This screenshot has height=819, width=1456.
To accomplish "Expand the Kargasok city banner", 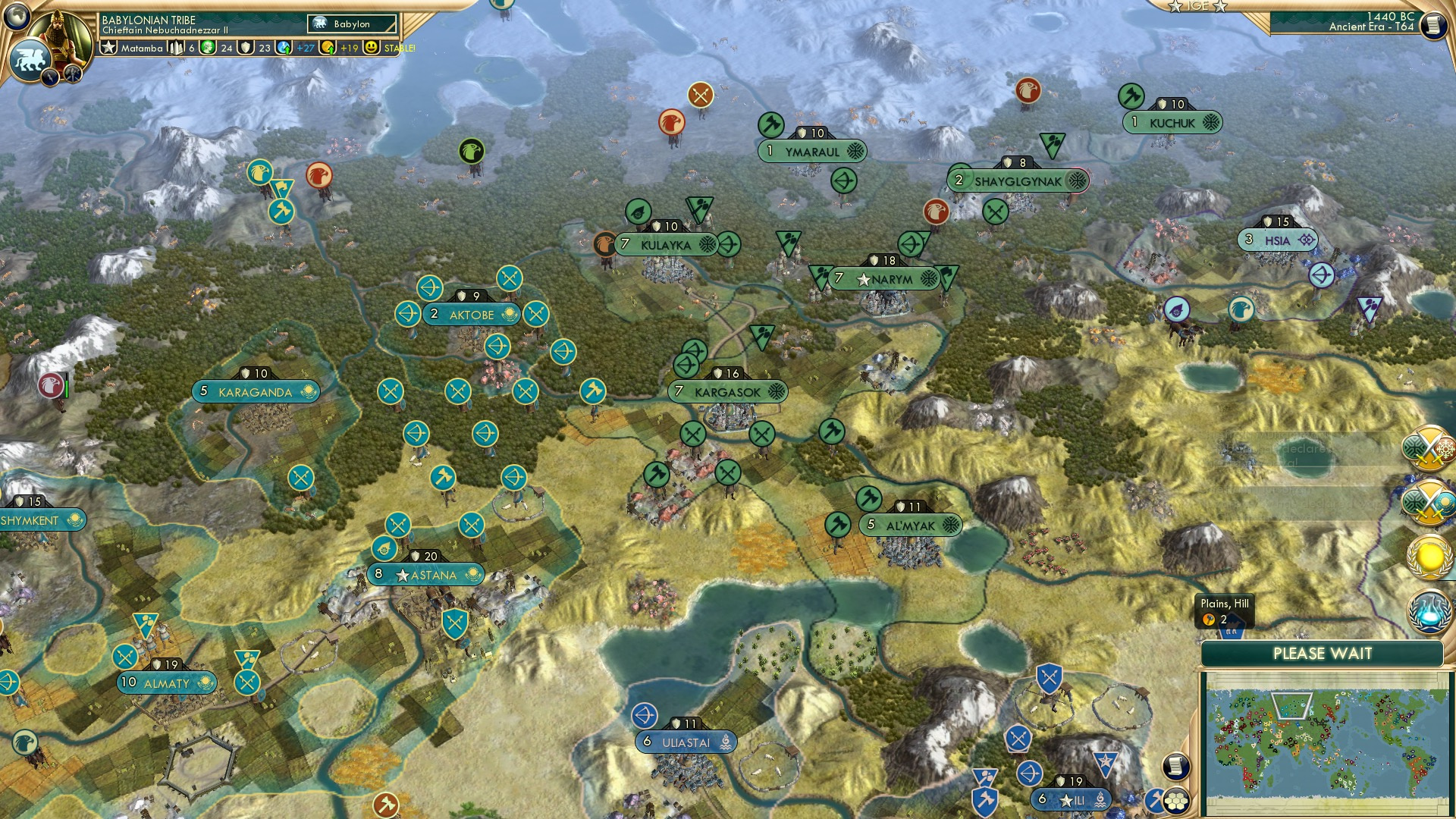I will 730,392.
